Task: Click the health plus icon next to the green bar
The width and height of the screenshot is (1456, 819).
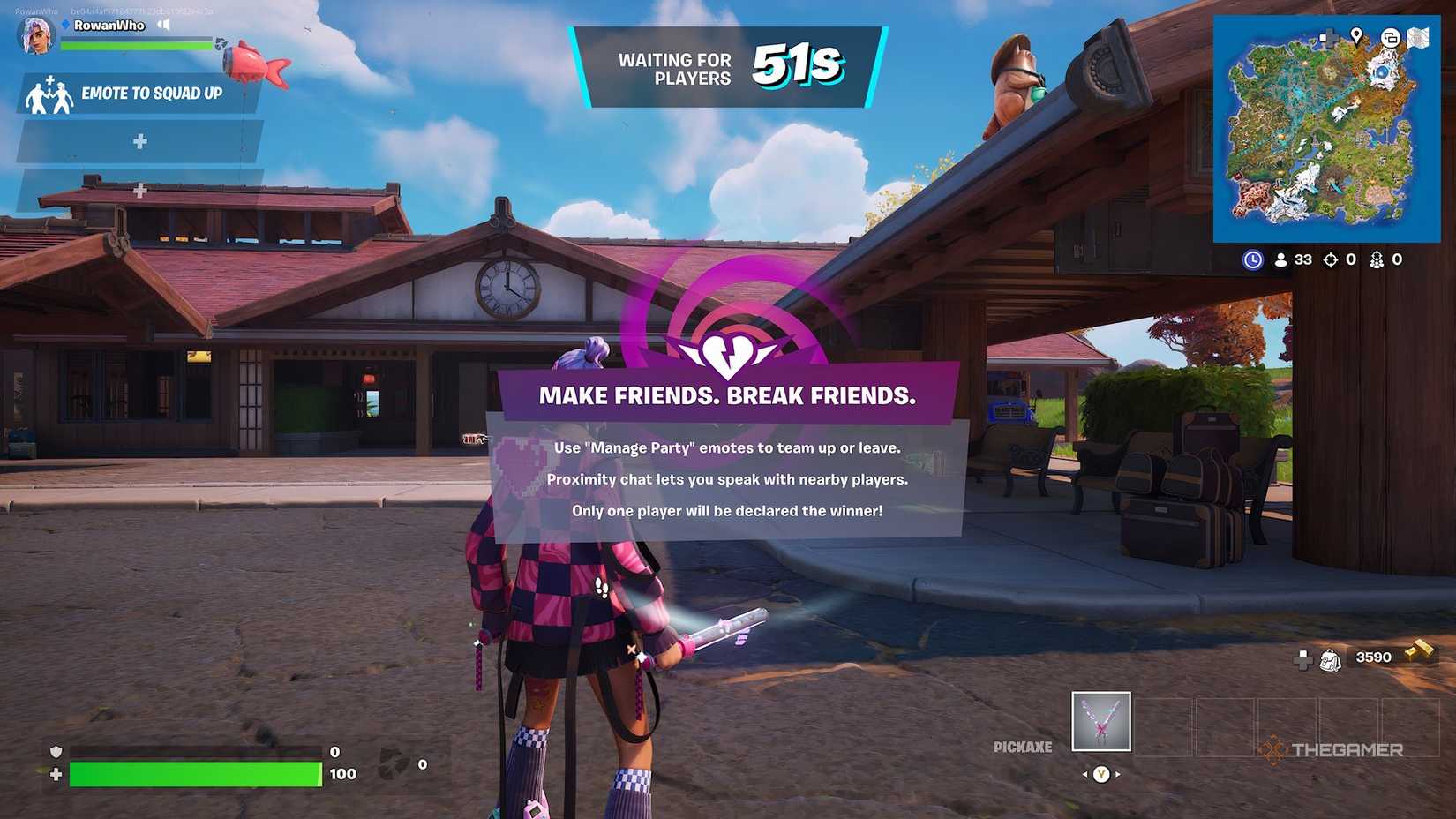Action: [x=55, y=773]
